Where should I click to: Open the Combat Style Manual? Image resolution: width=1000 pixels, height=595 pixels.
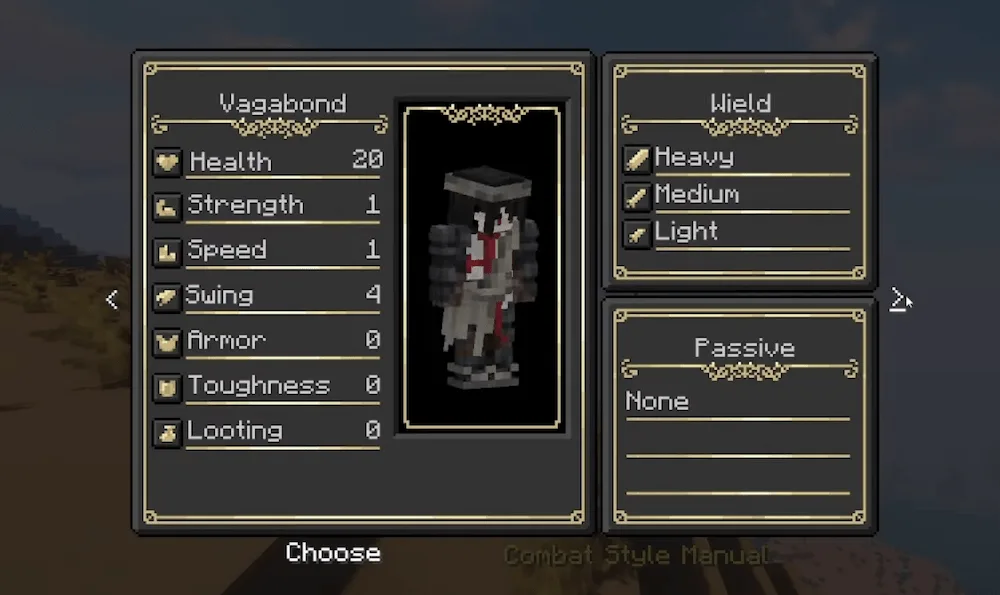tap(636, 555)
